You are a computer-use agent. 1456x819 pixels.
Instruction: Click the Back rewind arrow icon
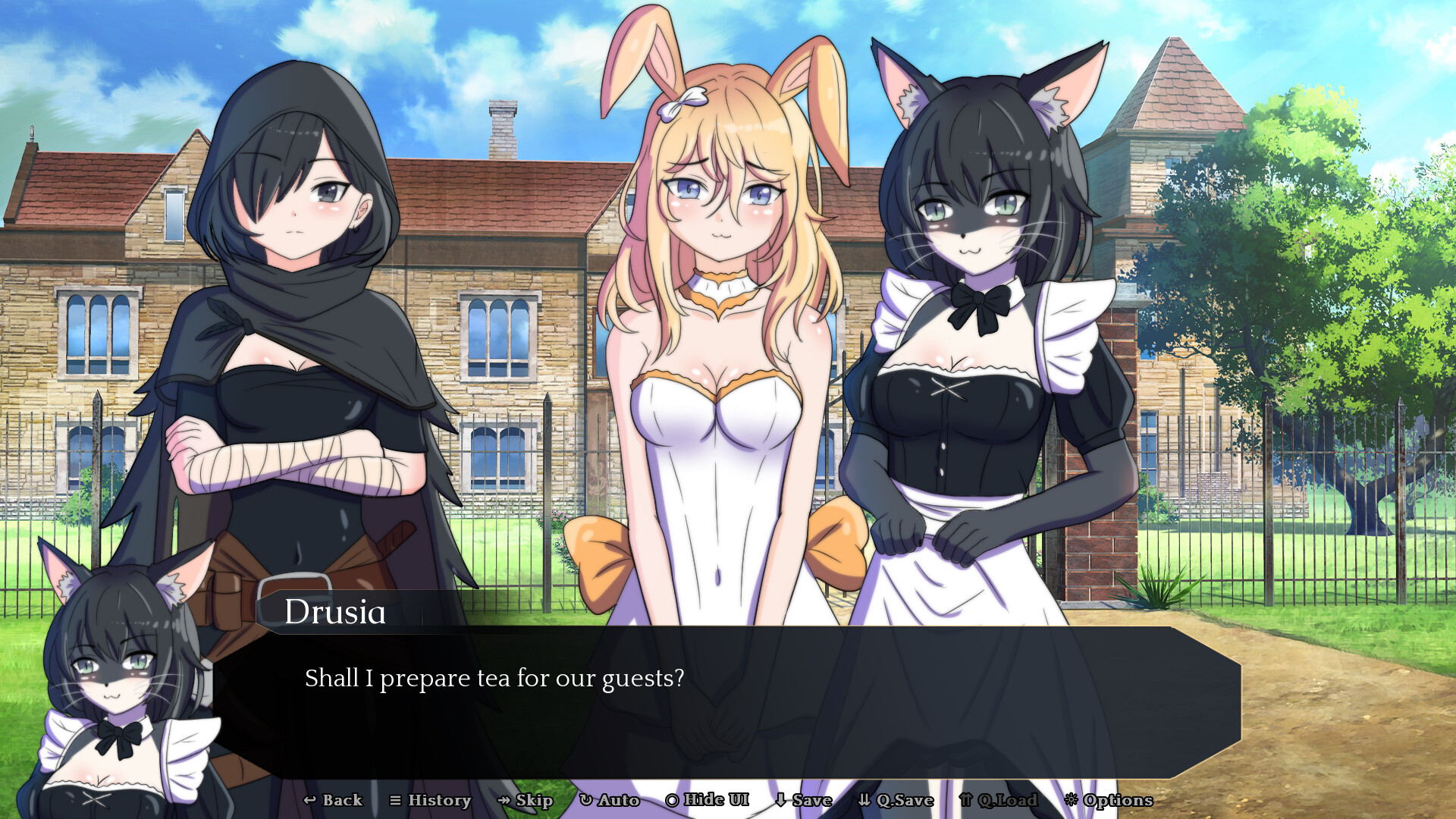pos(310,800)
